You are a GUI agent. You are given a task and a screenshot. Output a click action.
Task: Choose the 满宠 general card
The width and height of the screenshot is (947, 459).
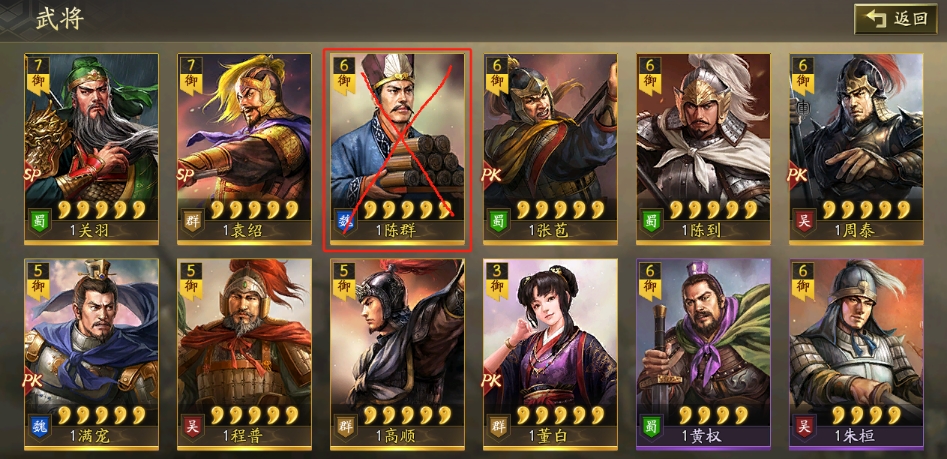[92, 350]
